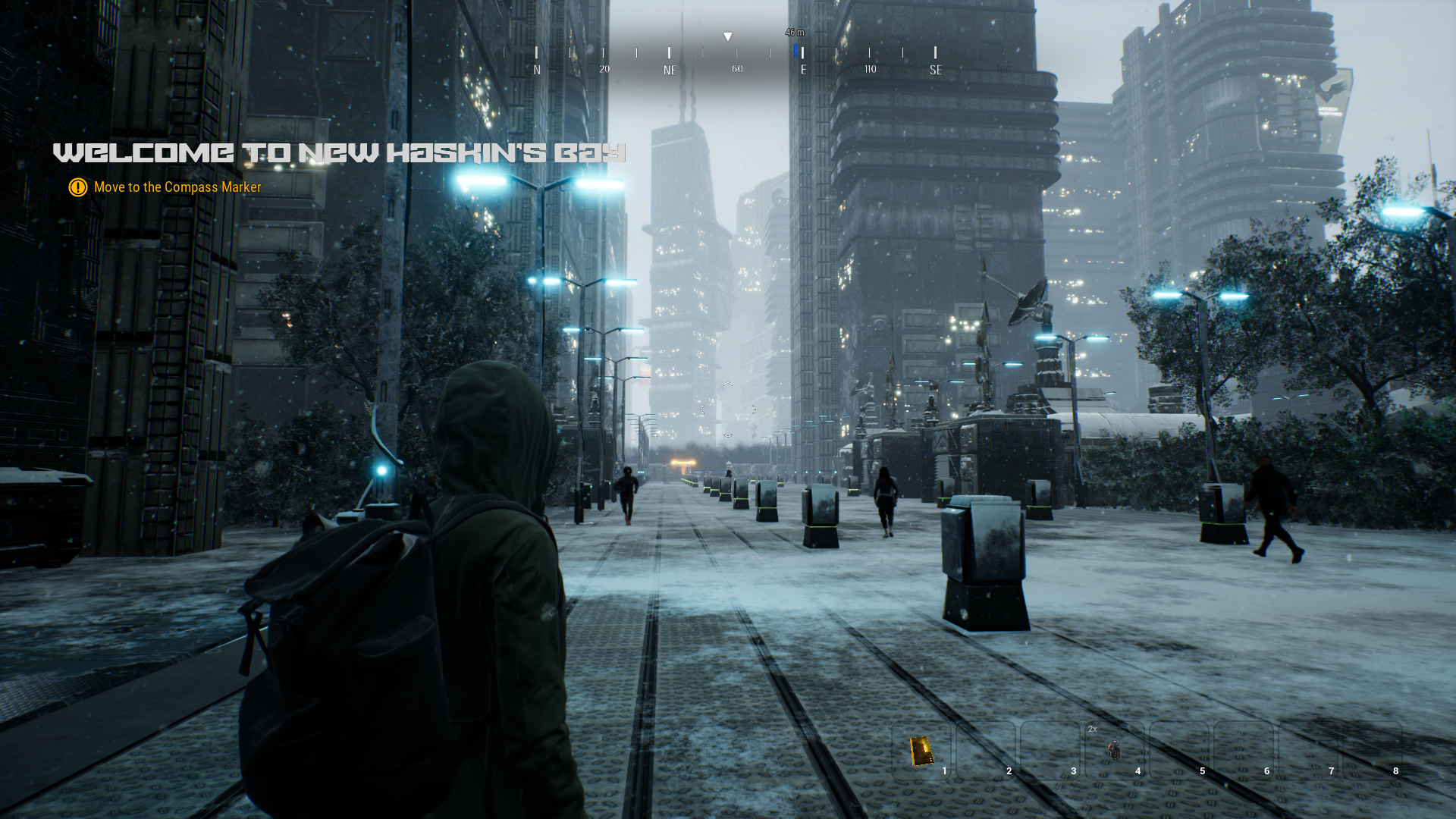Screen dimensions: 1456x819
Task: Click the NE marker on the compass
Action: click(x=670, y=69)
